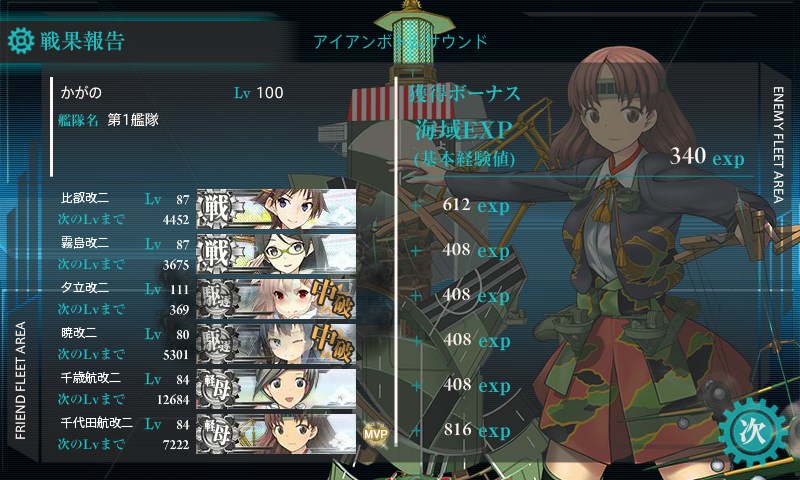Select 比叡改二 ship banner

pyautogui.click(x=277, y=208)
